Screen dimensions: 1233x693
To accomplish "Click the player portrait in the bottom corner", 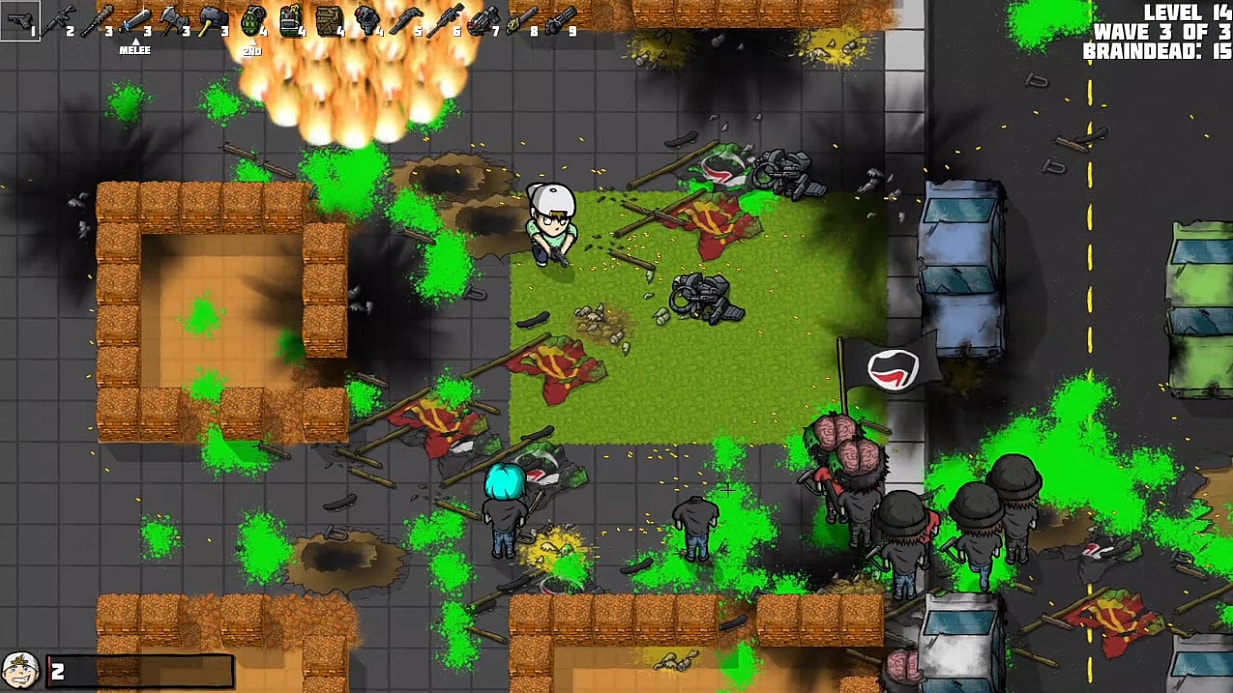I will [20, 670].
